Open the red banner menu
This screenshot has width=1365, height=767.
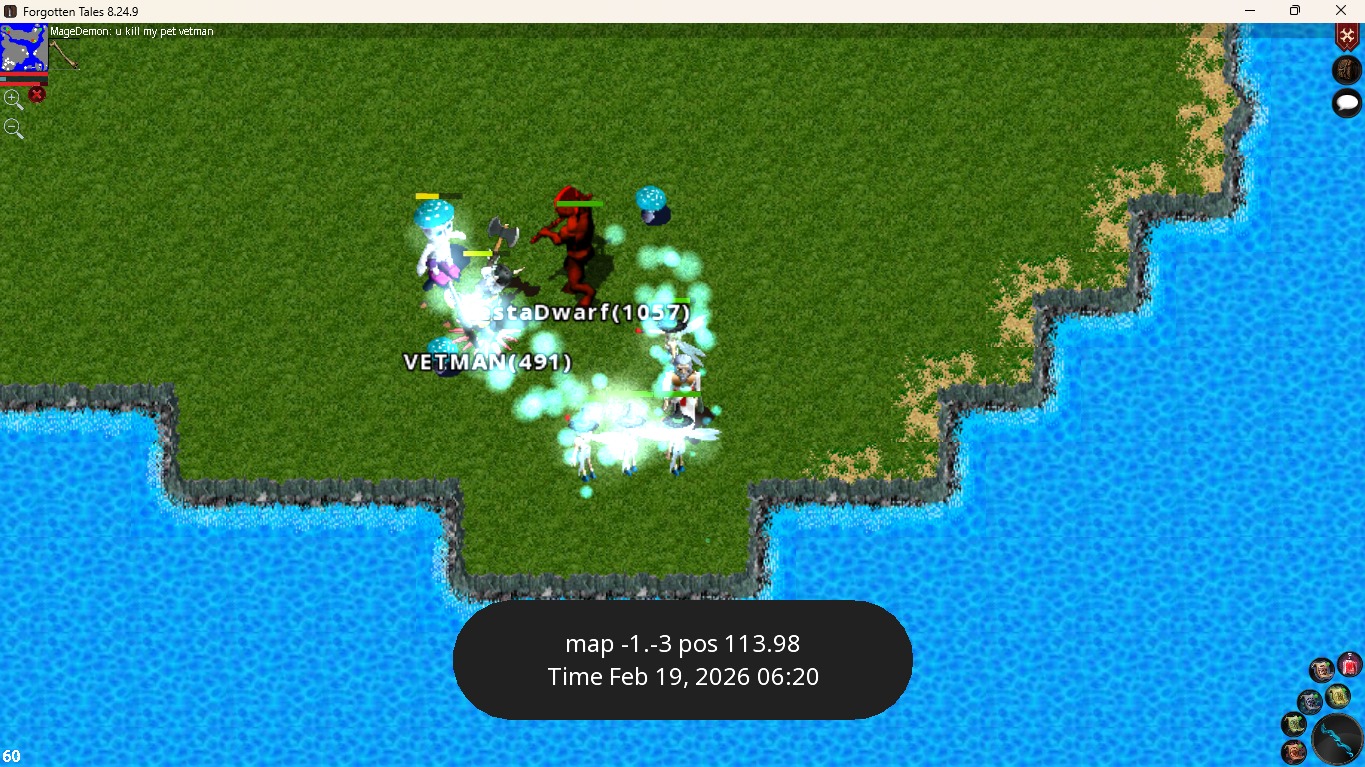1347,36
